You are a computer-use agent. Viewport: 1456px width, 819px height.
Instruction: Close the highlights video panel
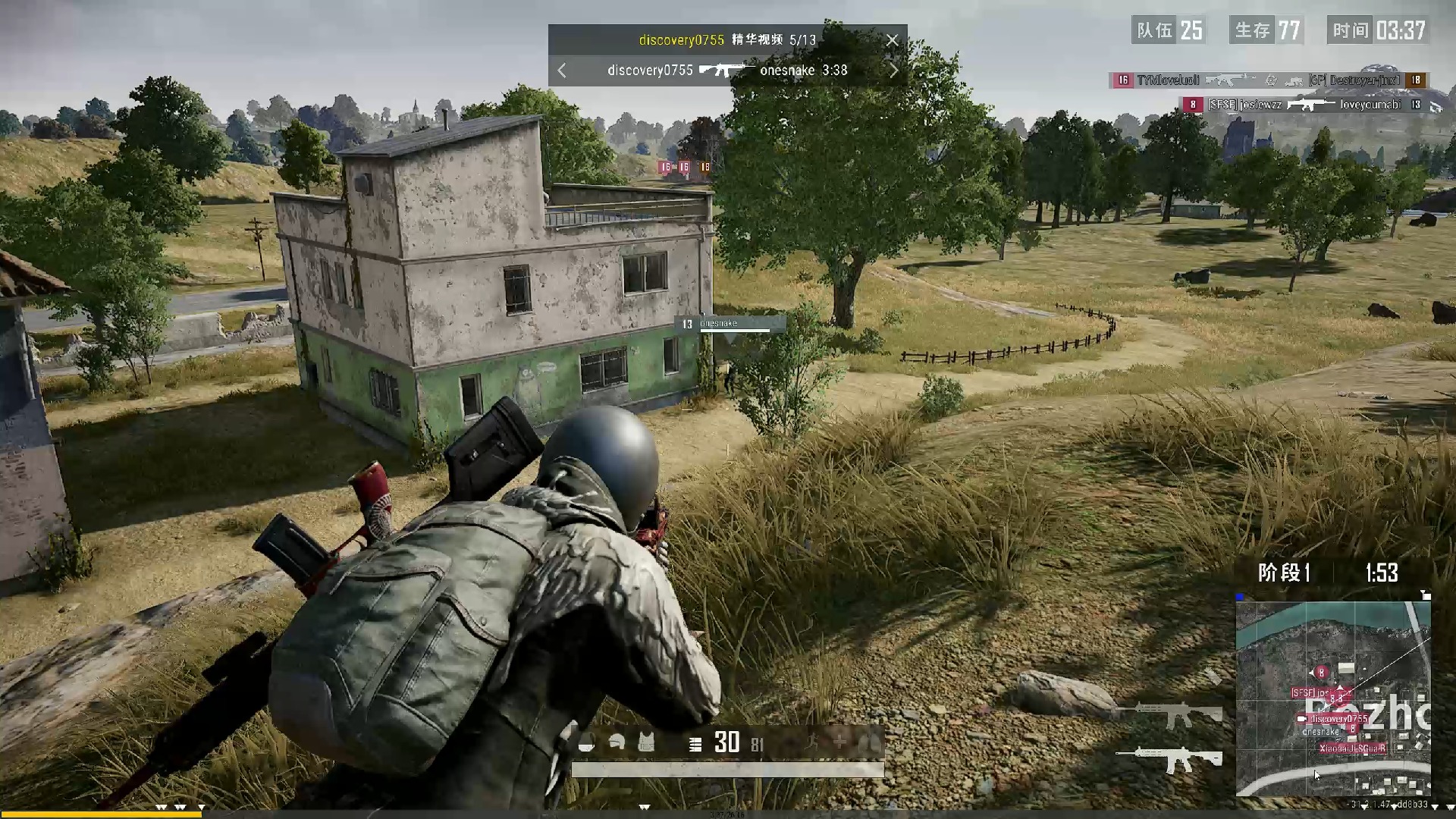[x=892, y=40]
